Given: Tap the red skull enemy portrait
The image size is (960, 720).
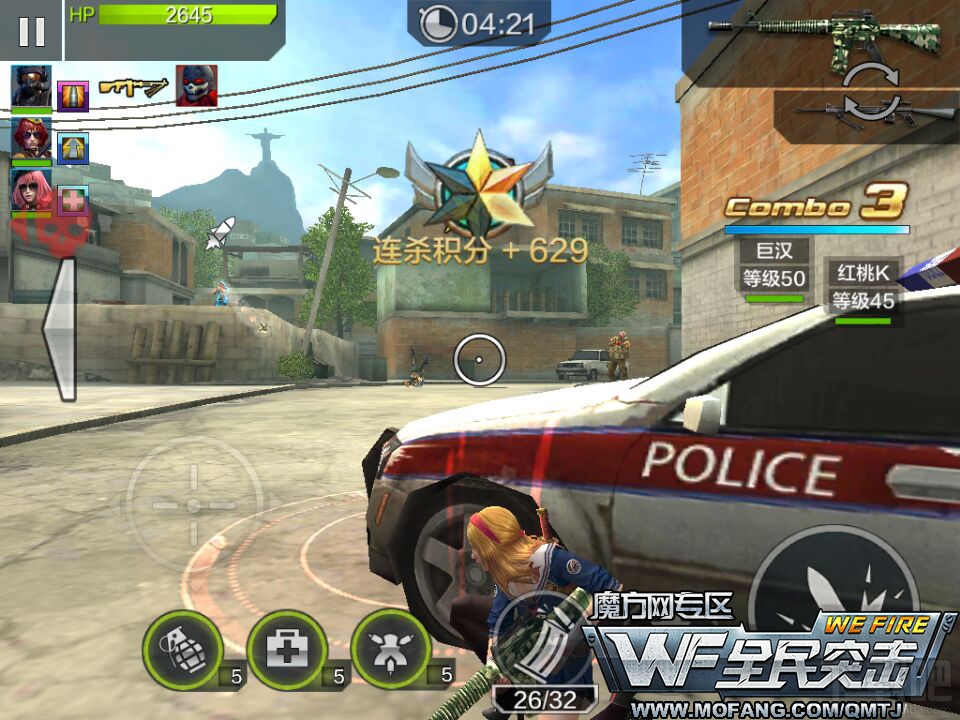Looking at the screenshot, I should [197, 86].
